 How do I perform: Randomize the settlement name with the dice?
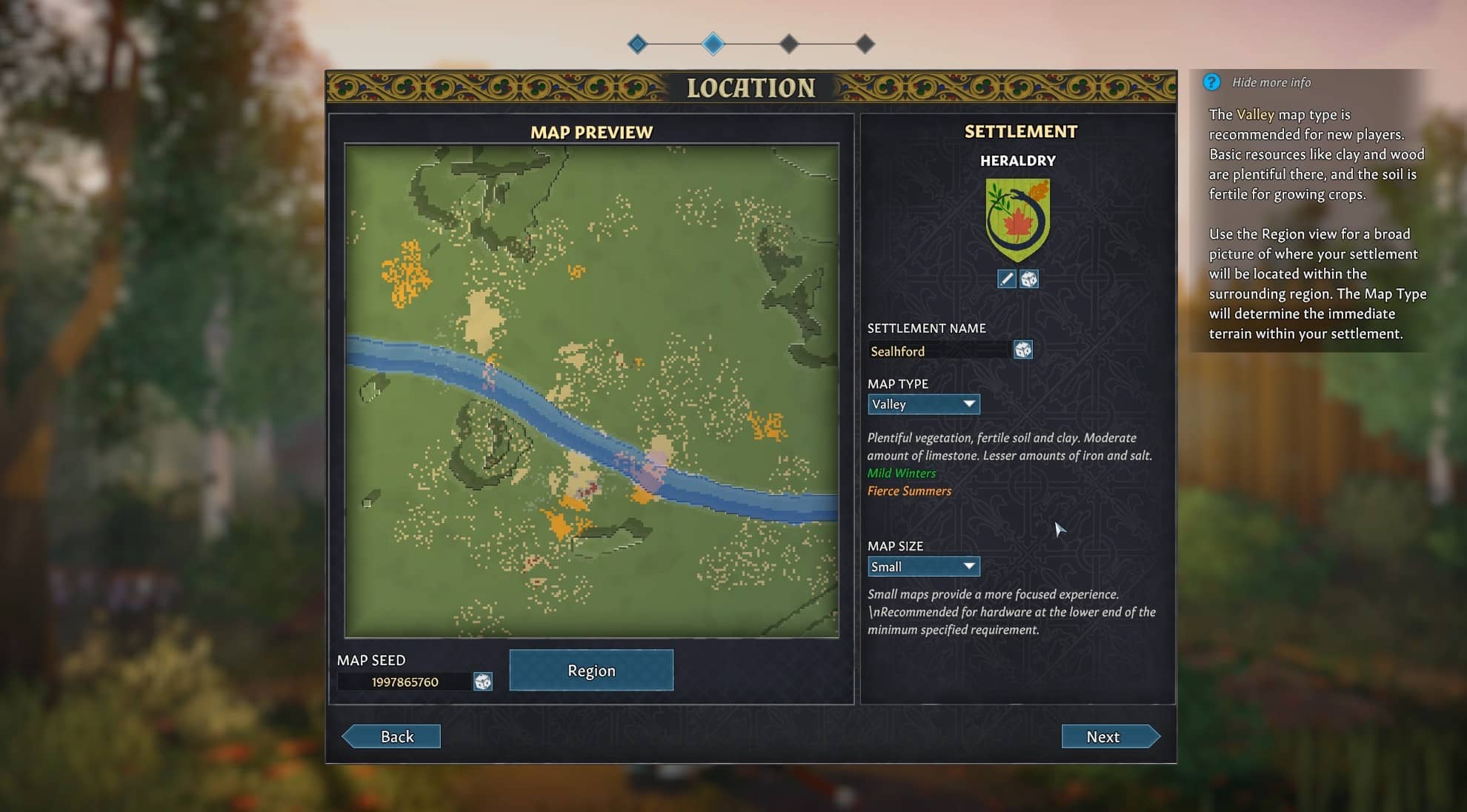tap(1023, 350)
